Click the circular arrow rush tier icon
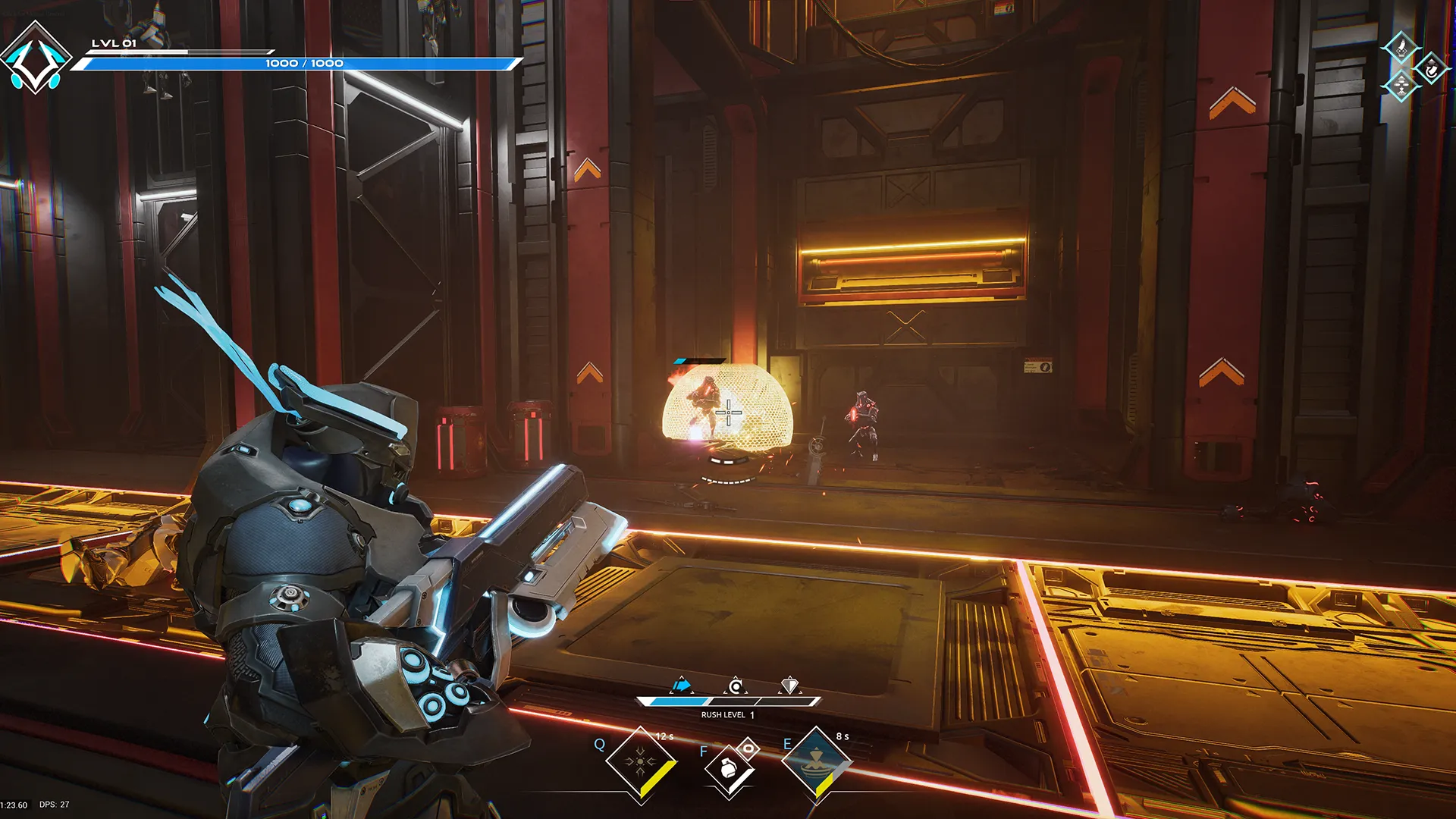1456x819 pixels. [736, 685]
